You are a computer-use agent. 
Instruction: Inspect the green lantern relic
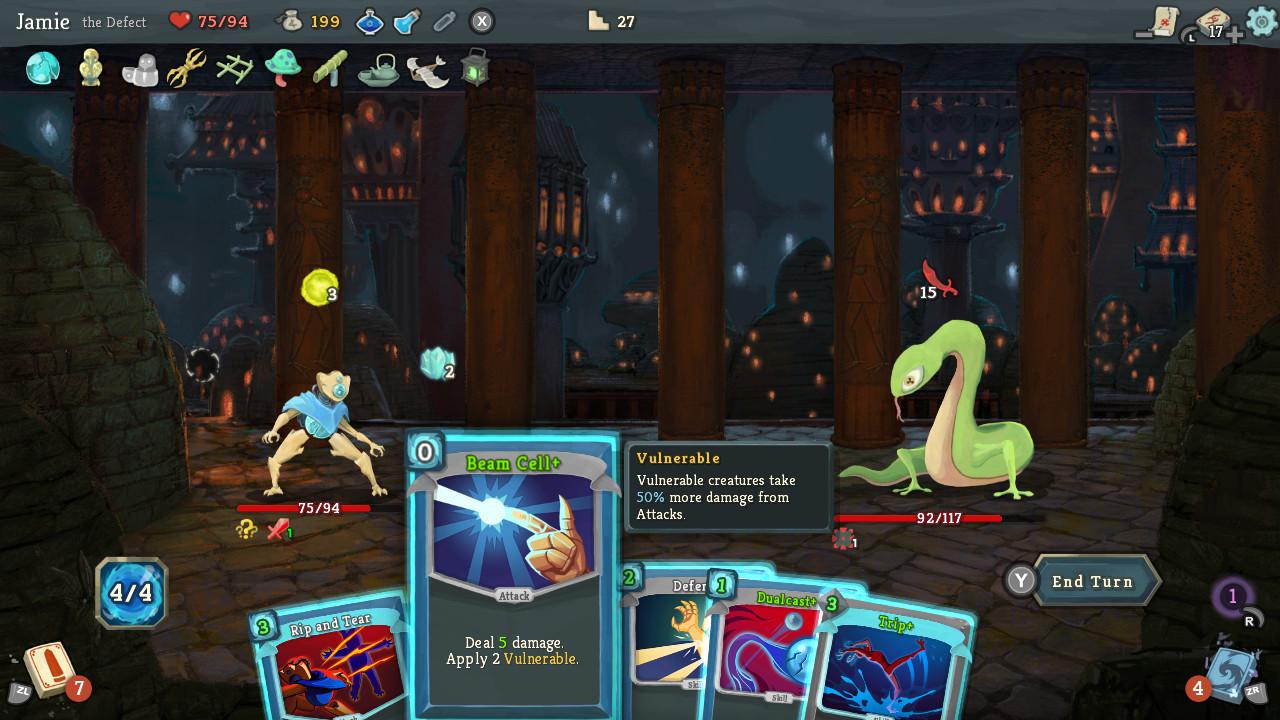(x=476, y=67)
